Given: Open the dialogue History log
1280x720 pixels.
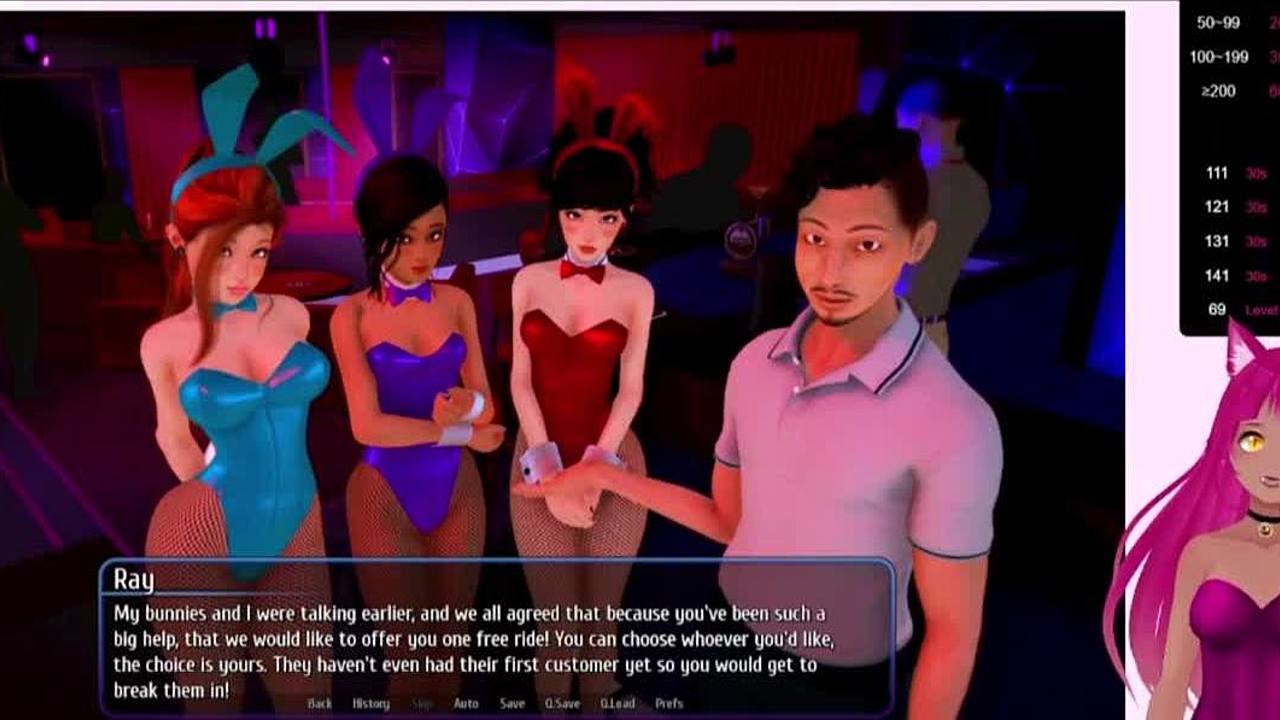Looking at the screenshot, I should coord(371,704).
